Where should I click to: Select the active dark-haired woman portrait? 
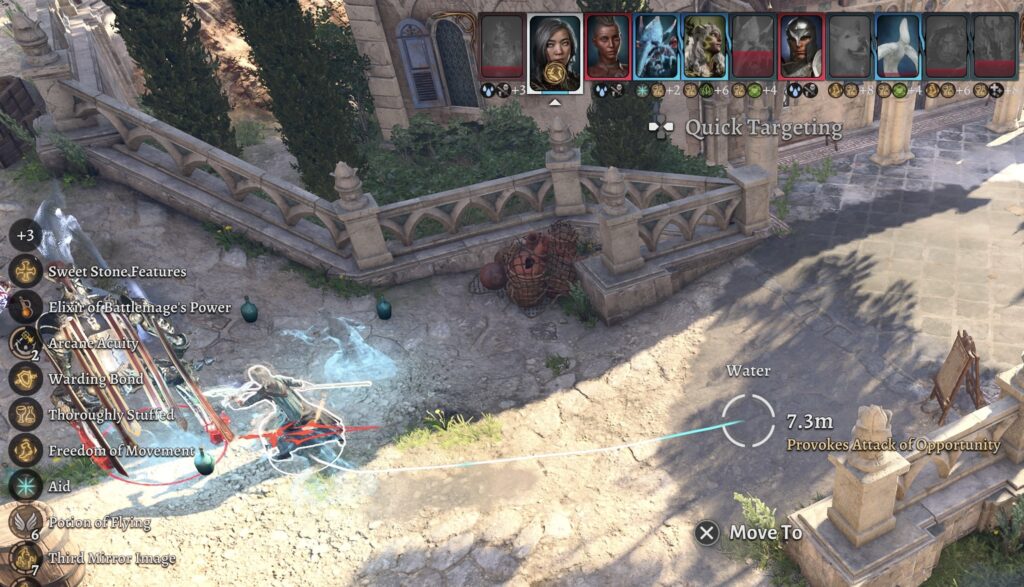(x=555, y=46)
